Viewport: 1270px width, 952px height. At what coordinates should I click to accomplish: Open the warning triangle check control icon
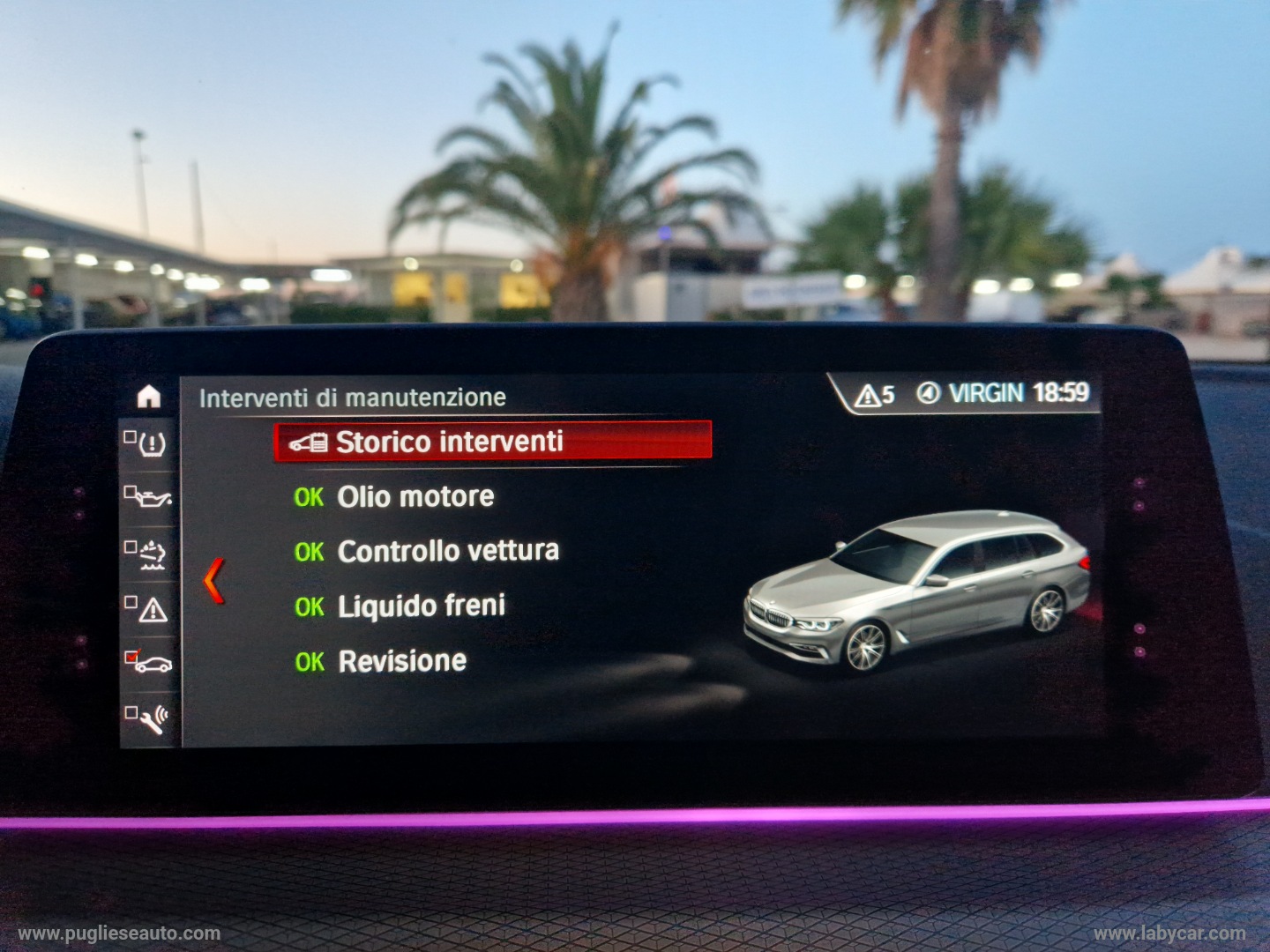point(148,608)
